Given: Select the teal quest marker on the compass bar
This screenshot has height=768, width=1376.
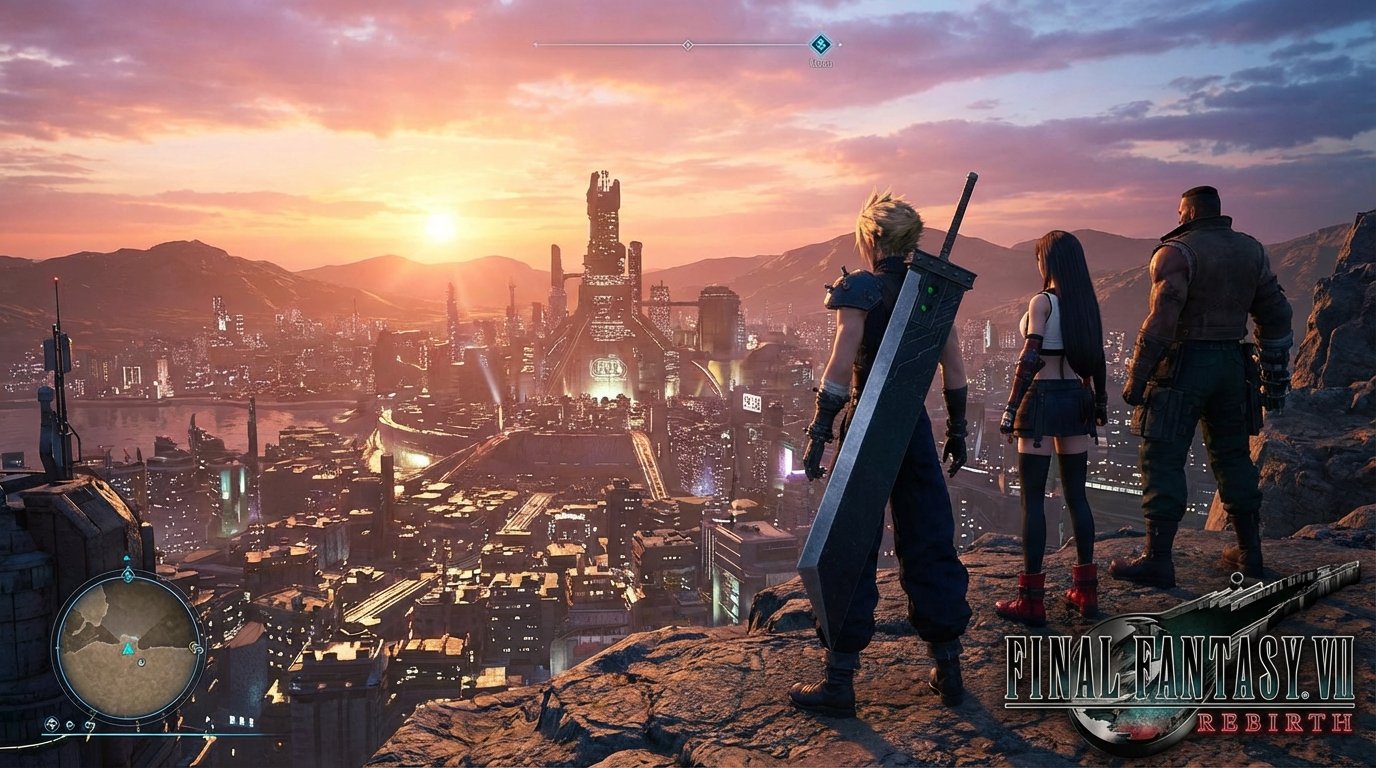Looking at the screenshot, I should click(x=820, y=43).
